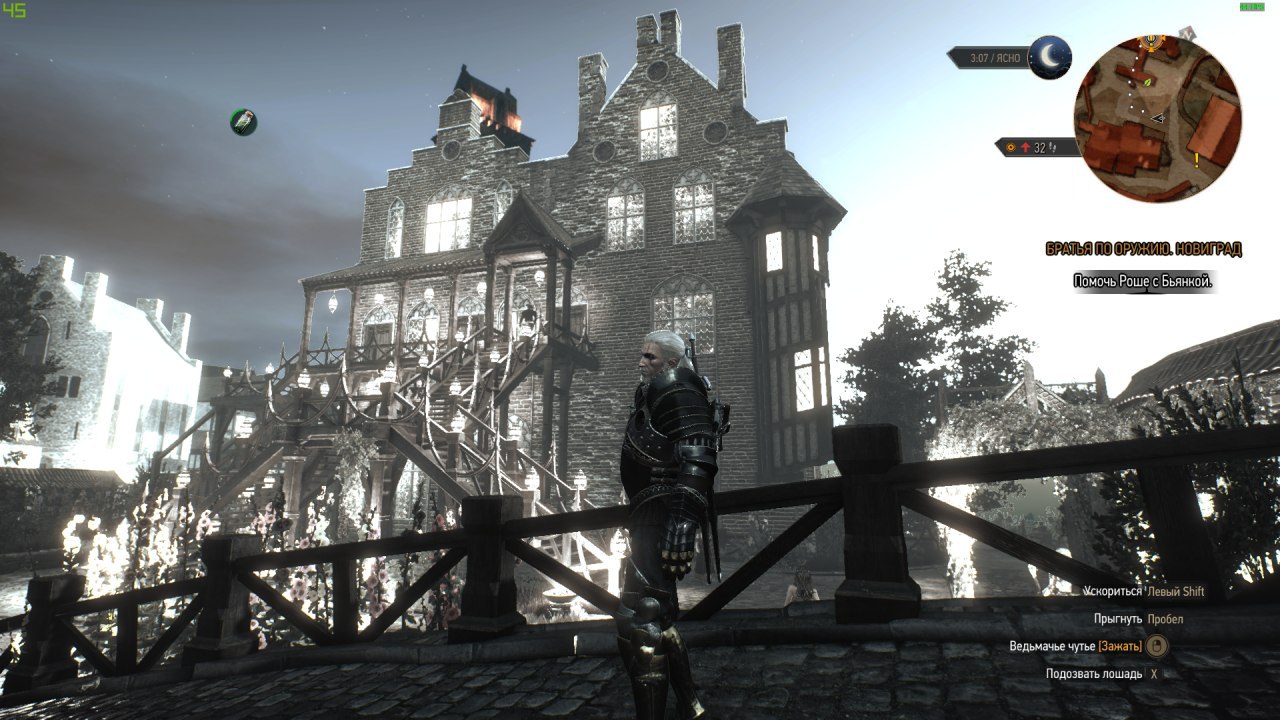Click the green round buff icon

[243, 122]
